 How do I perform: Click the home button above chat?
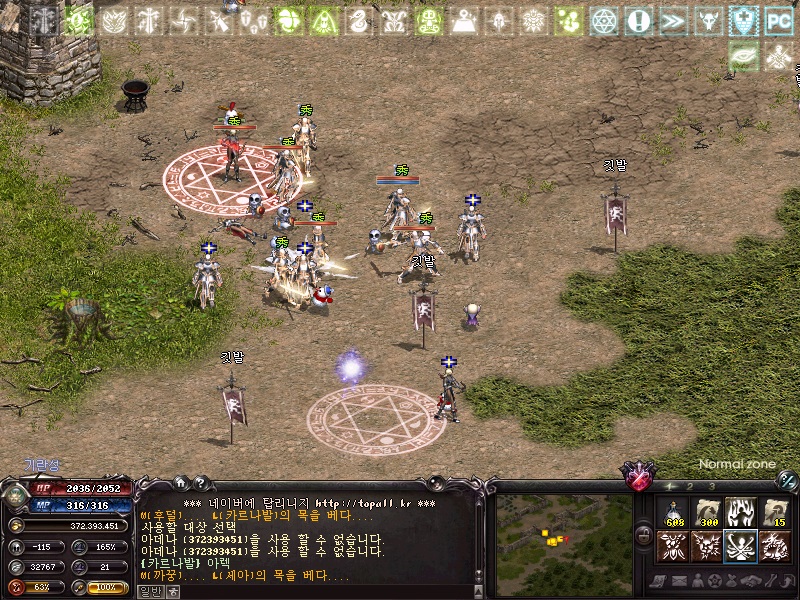coord(180,483)
